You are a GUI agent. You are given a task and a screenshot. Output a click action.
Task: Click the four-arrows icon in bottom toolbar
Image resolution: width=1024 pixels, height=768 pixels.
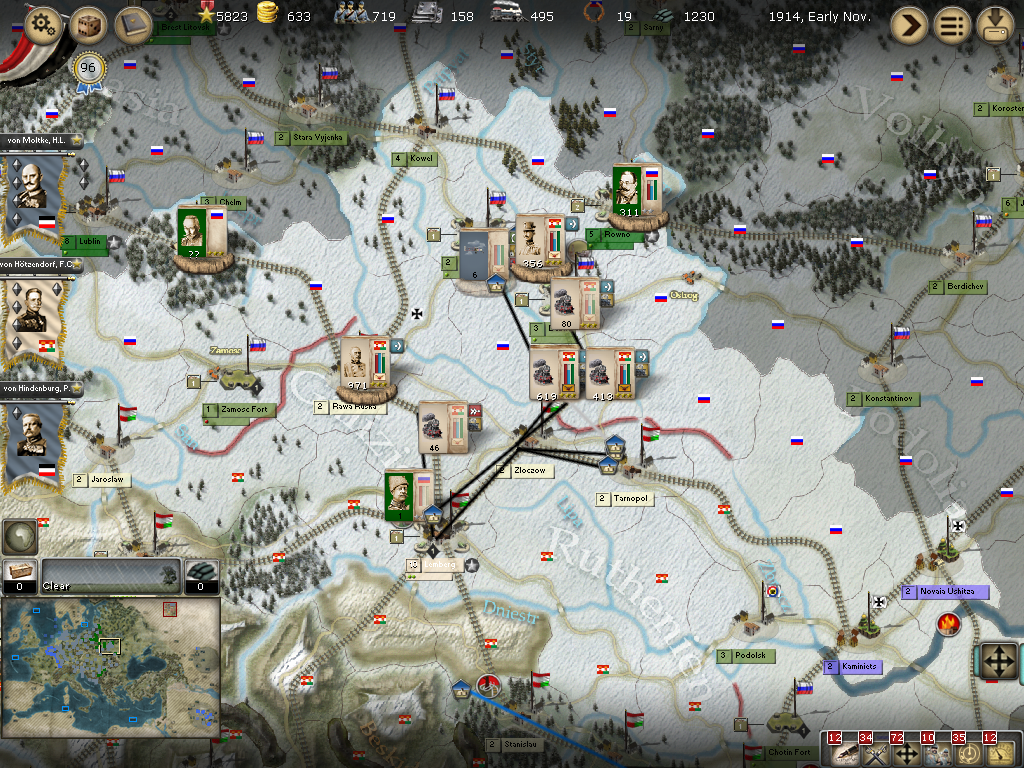908,751
